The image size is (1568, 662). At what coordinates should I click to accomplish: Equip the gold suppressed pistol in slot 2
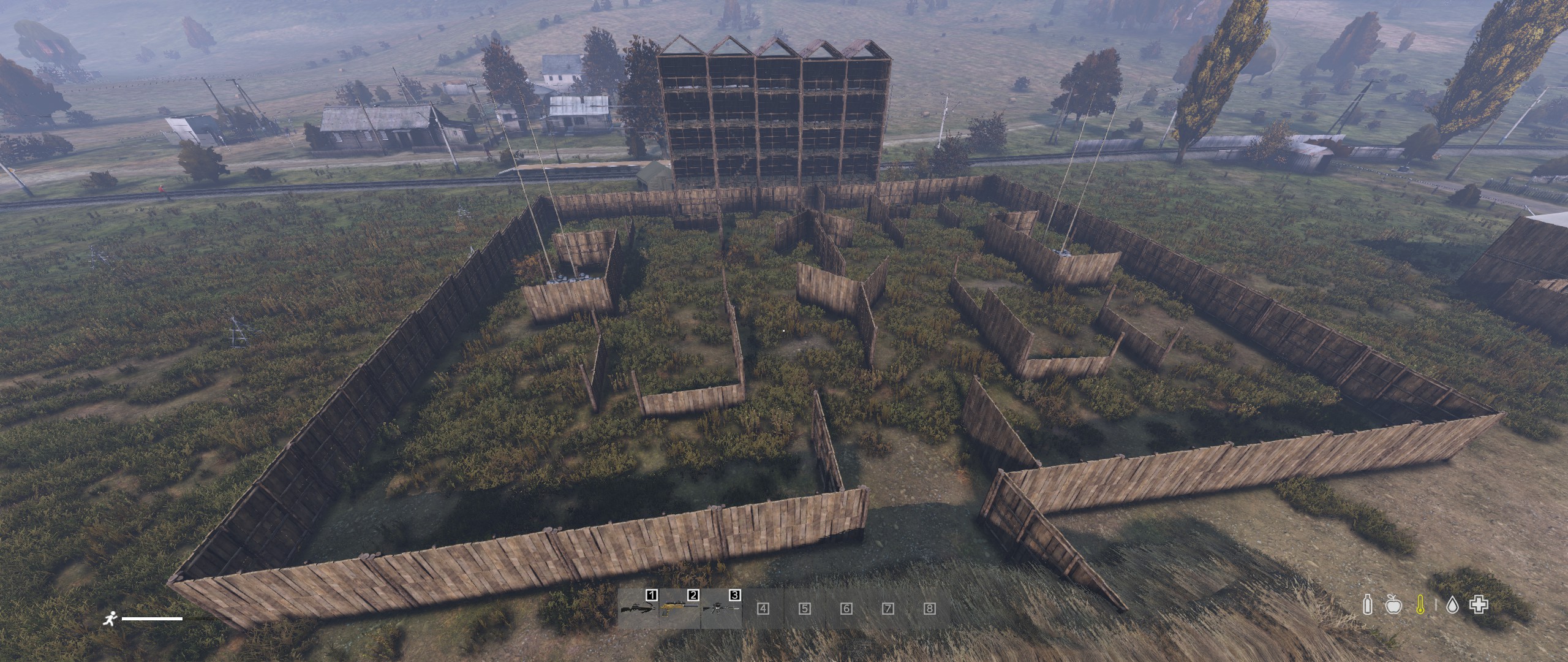tap(679, 609)
